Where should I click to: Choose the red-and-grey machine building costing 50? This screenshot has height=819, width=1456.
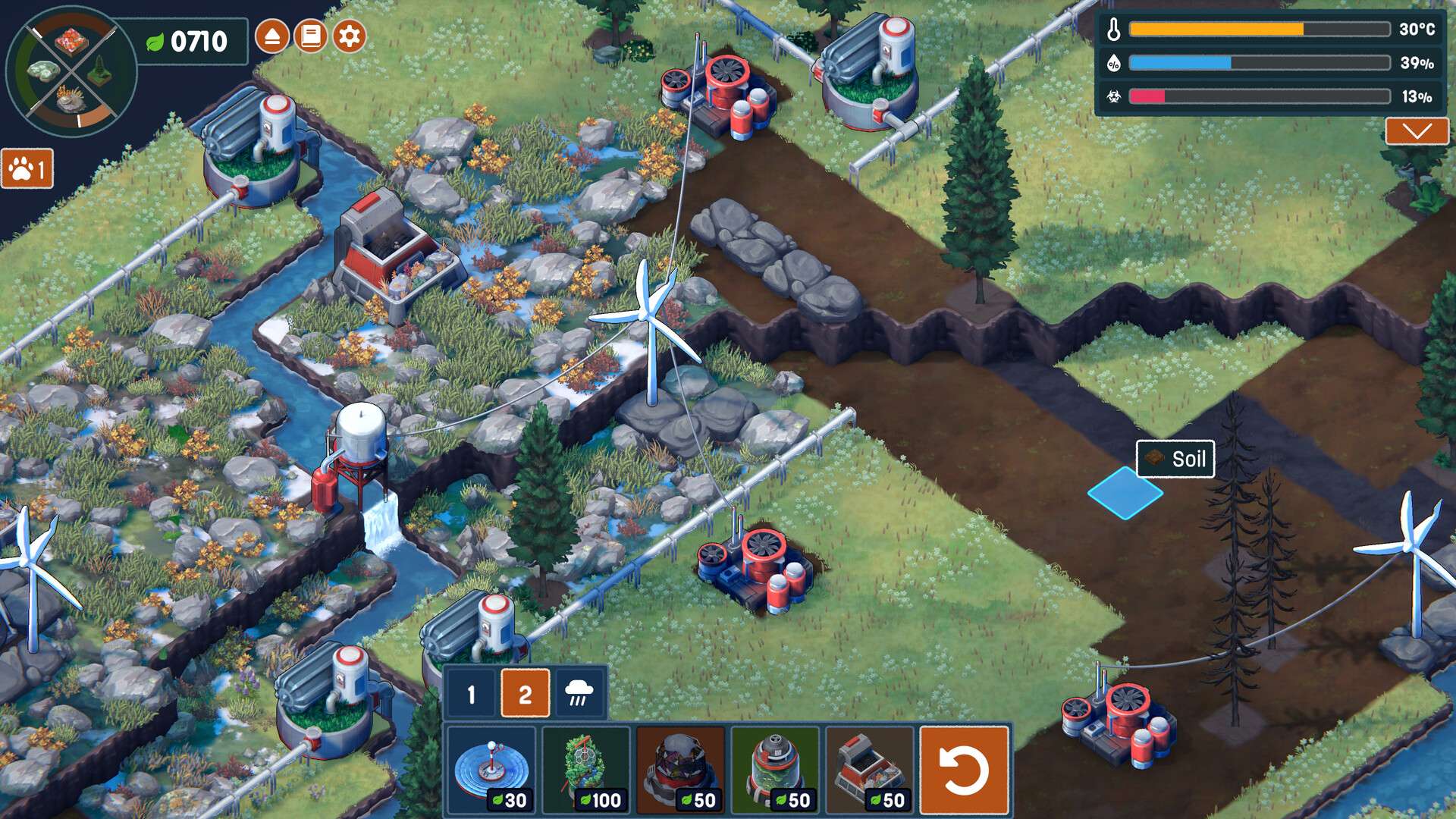[869, 769]
